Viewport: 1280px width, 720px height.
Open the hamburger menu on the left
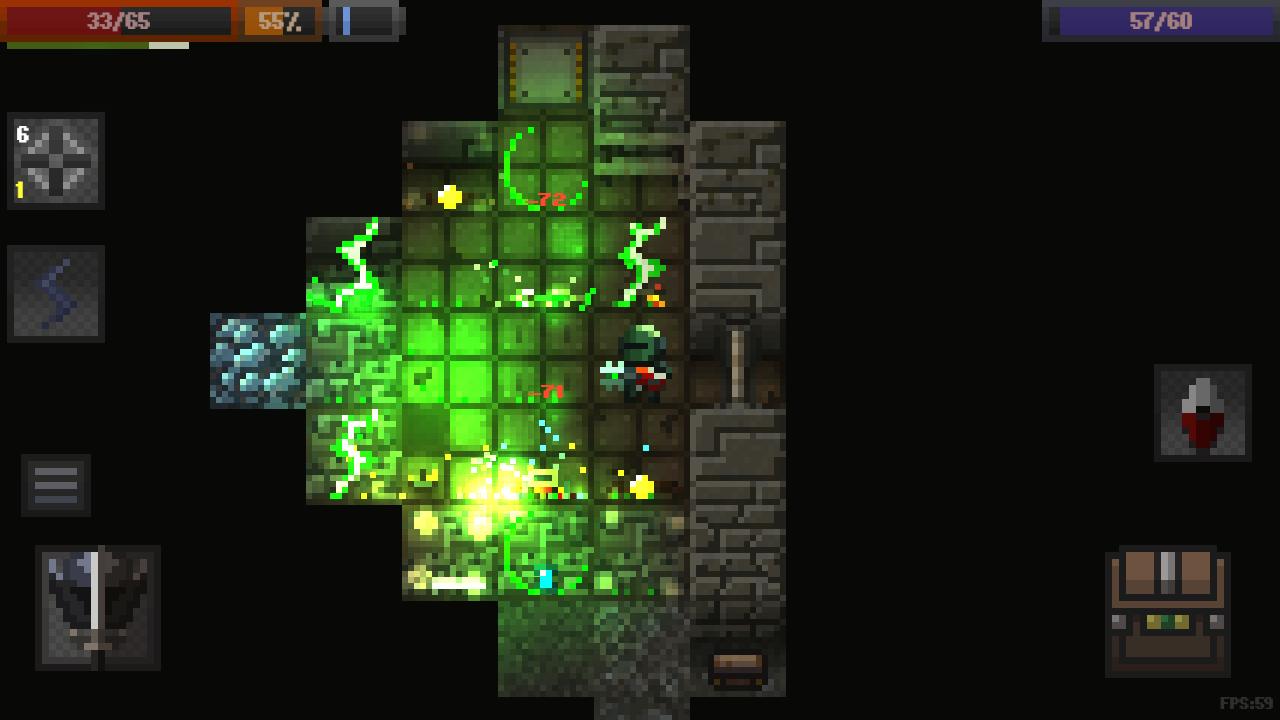56,486
